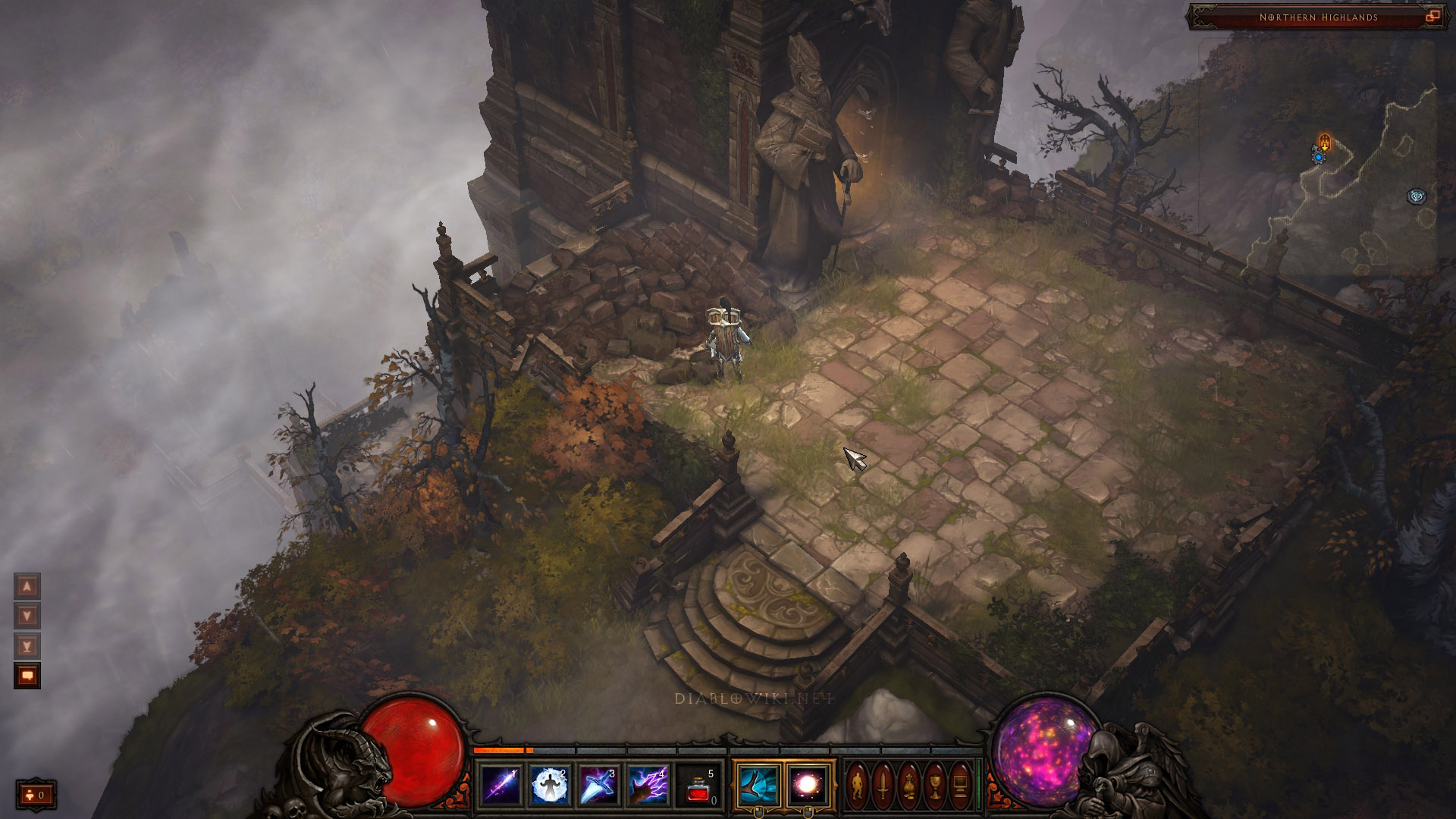Trigger the lightning hand skill
This screenshot has height=819, width=1456.
pos(648,786)
